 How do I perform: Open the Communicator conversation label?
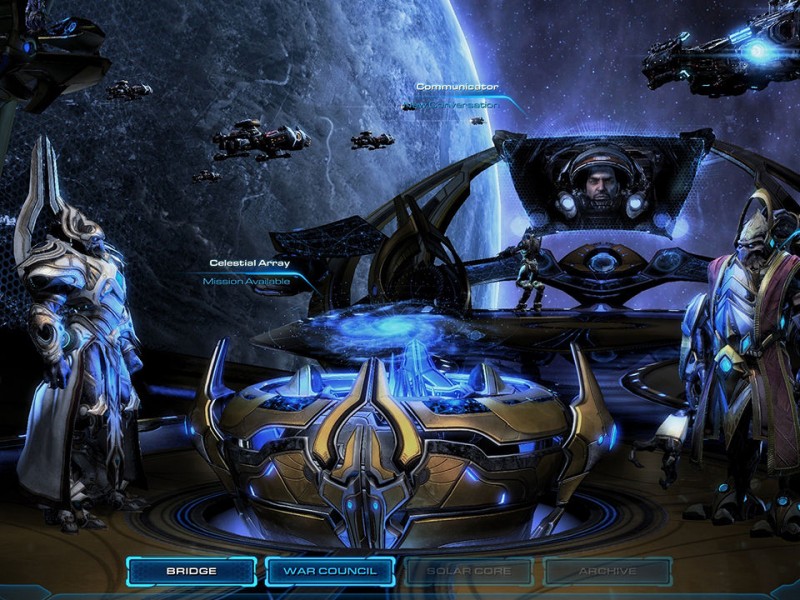point(457,95)
